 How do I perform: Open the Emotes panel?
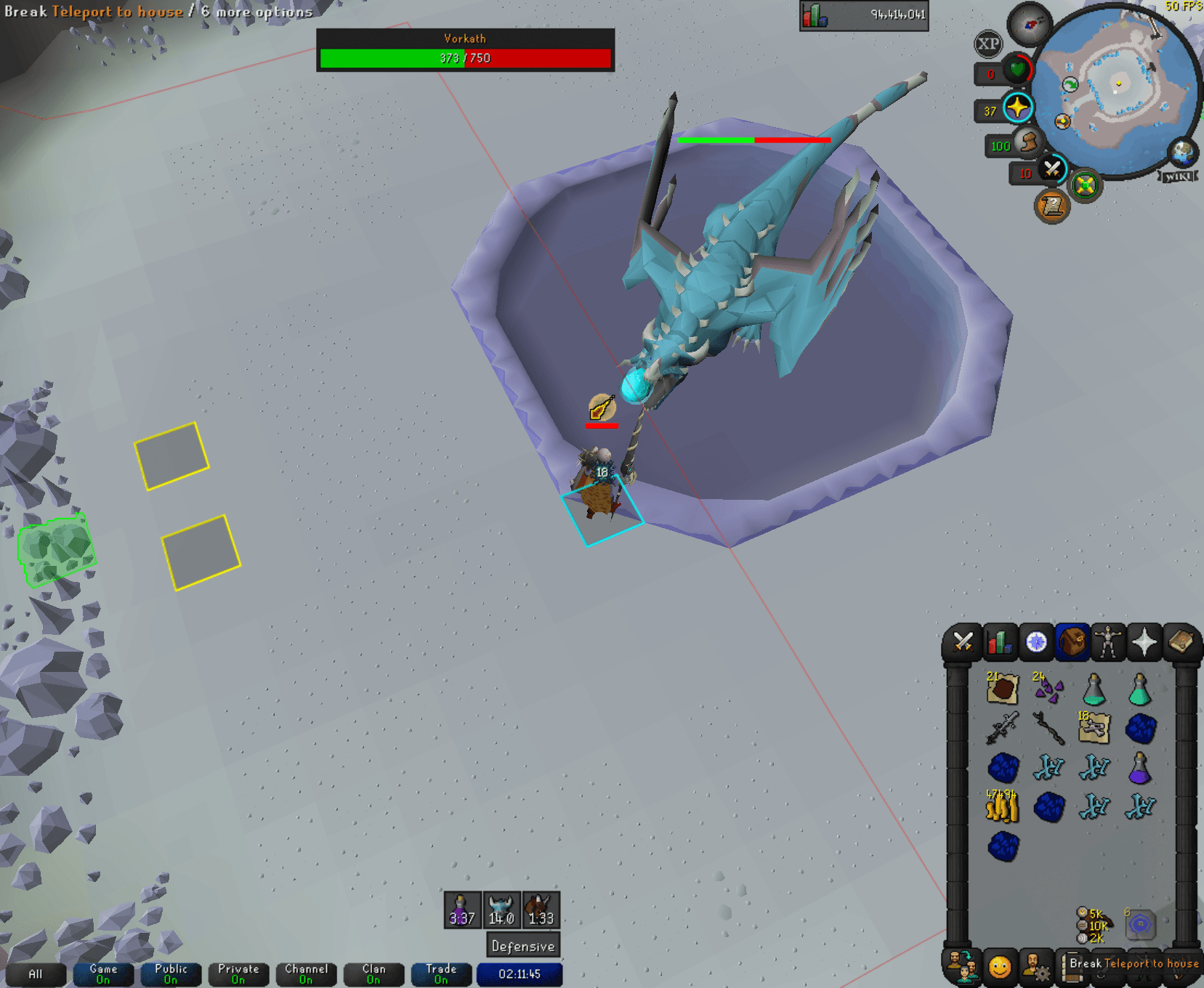click(x=1001, y=967)
